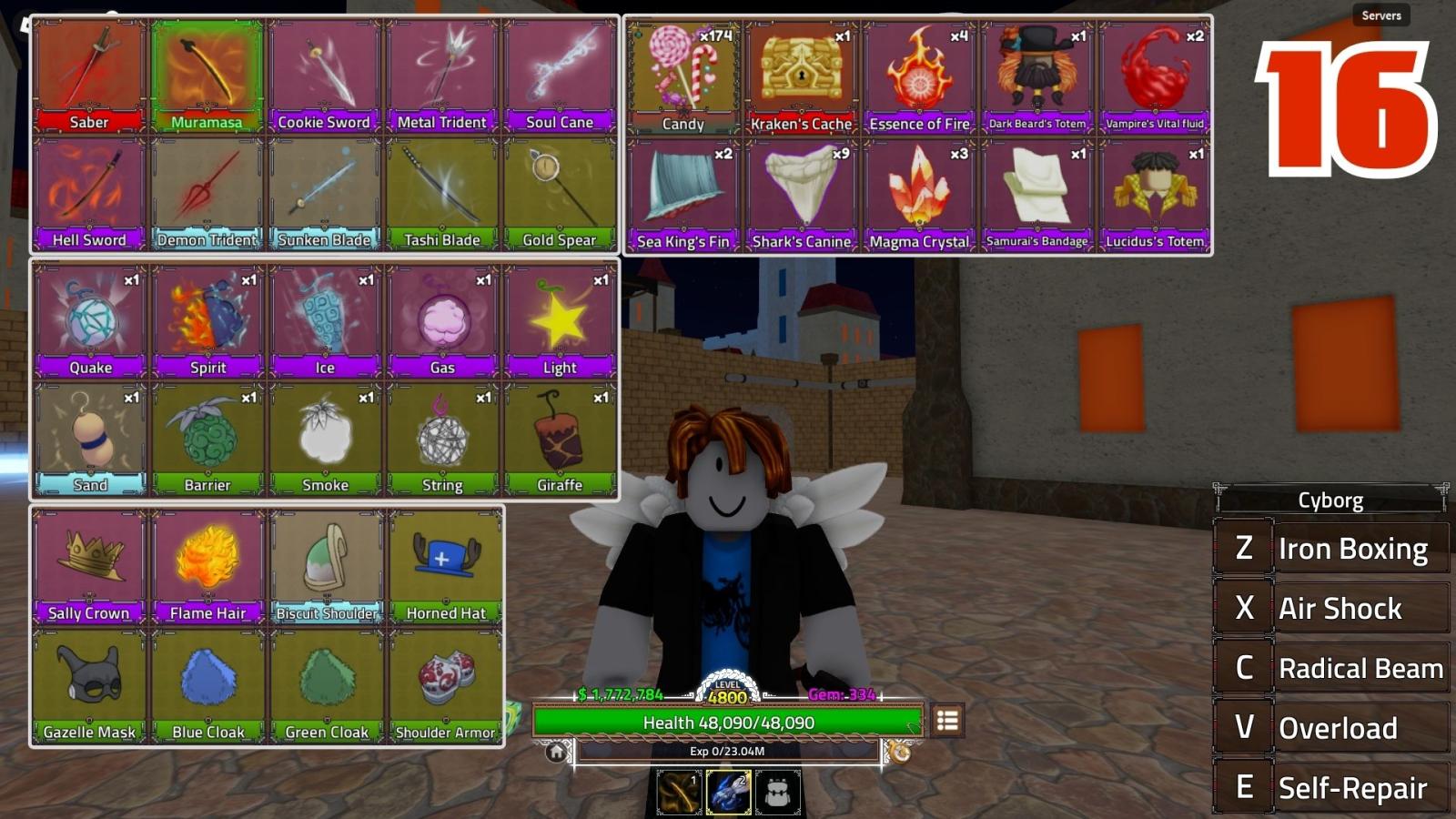This screenshot has width=1456, height=819.
Task: Activate the Iron Boxing skill
Action: tap(1330, 549)
